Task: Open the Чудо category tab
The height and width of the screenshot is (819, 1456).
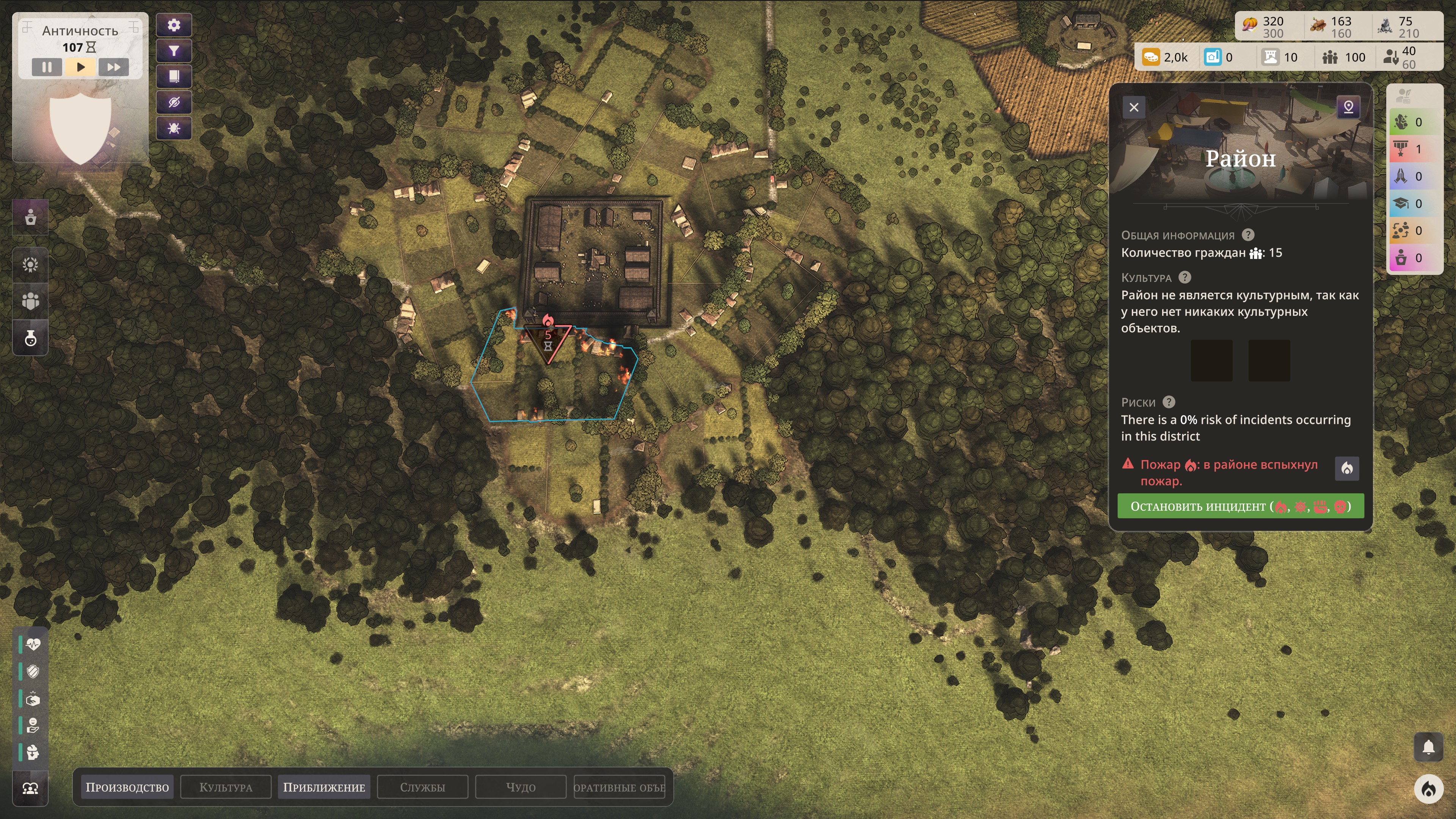Action: [x=521, y=787]
